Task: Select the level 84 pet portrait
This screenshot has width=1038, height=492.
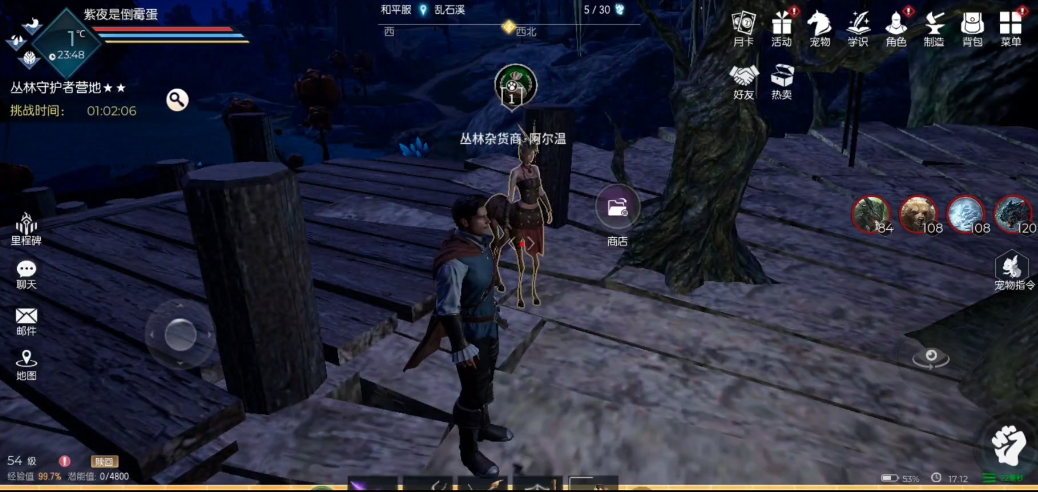Action: coord(870,214)
